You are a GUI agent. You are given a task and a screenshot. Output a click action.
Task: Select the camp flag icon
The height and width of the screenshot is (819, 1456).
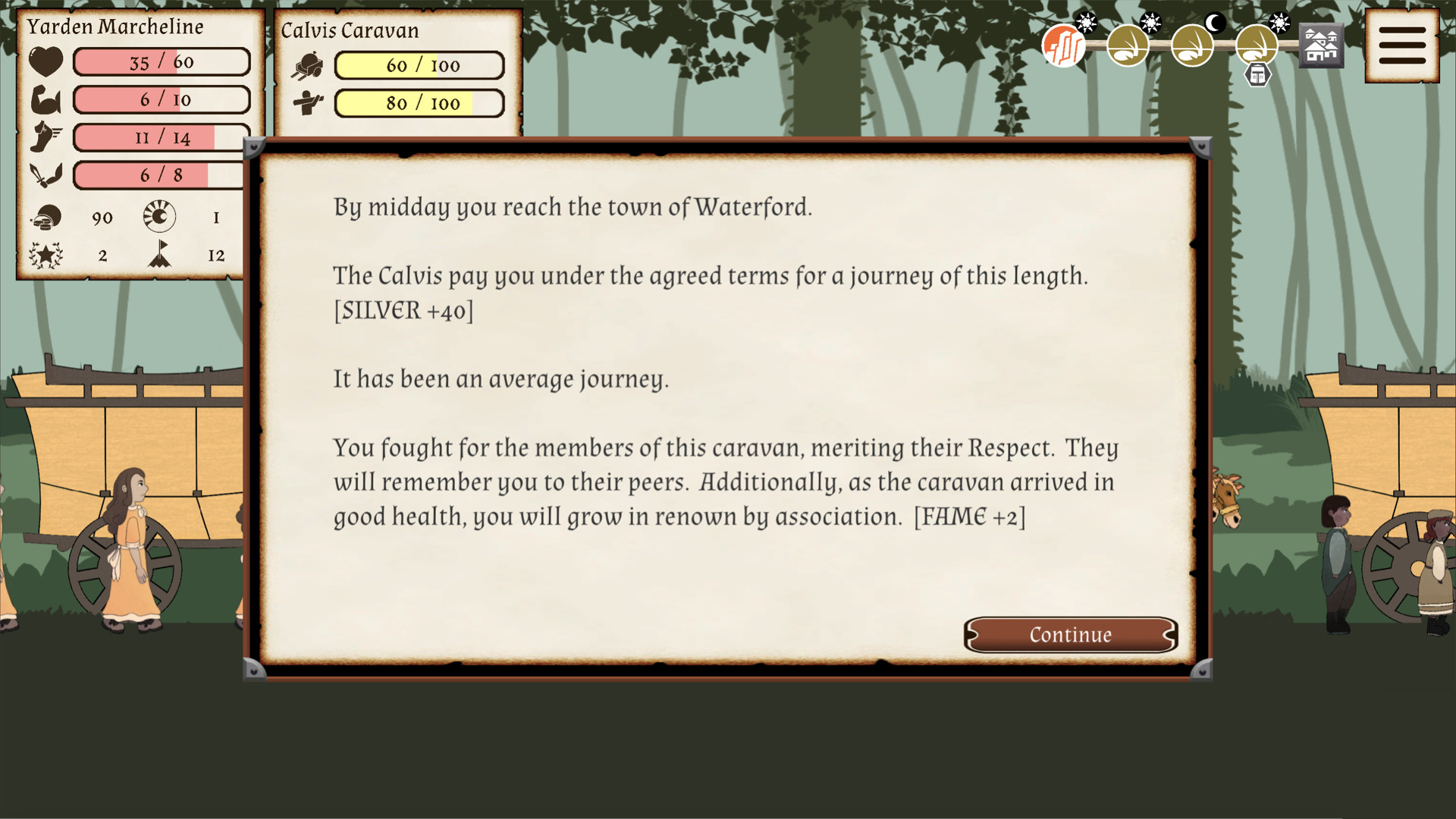tap(161, 256)
